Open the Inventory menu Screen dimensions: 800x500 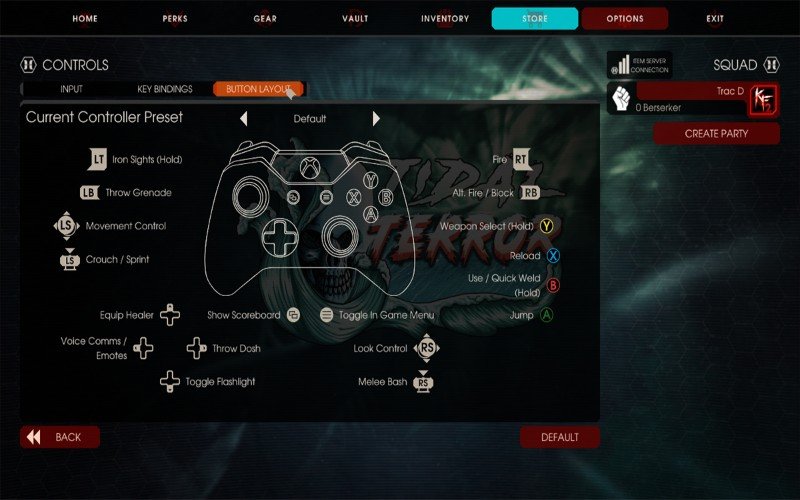coord(445,18)
